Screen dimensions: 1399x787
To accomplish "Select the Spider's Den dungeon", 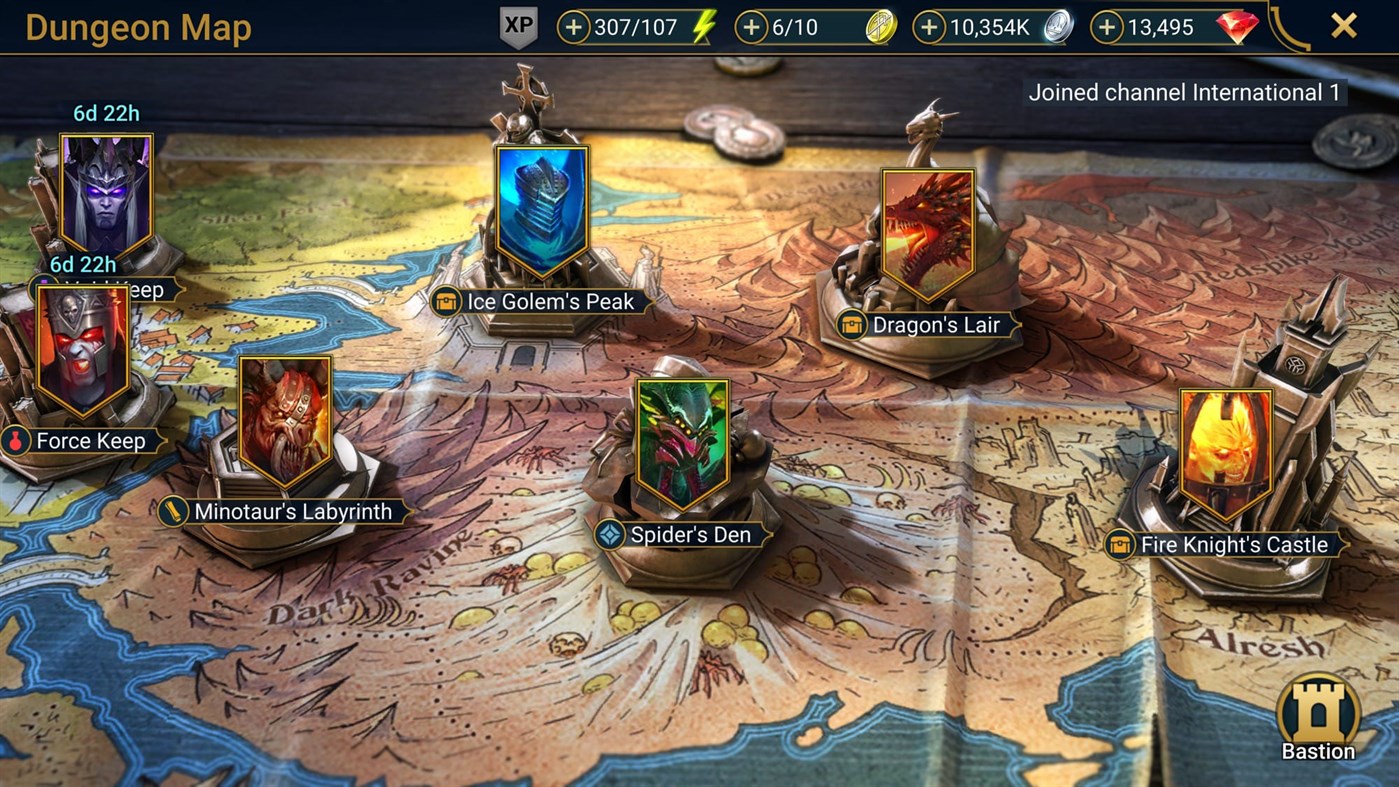I will (x=683, y=438).
